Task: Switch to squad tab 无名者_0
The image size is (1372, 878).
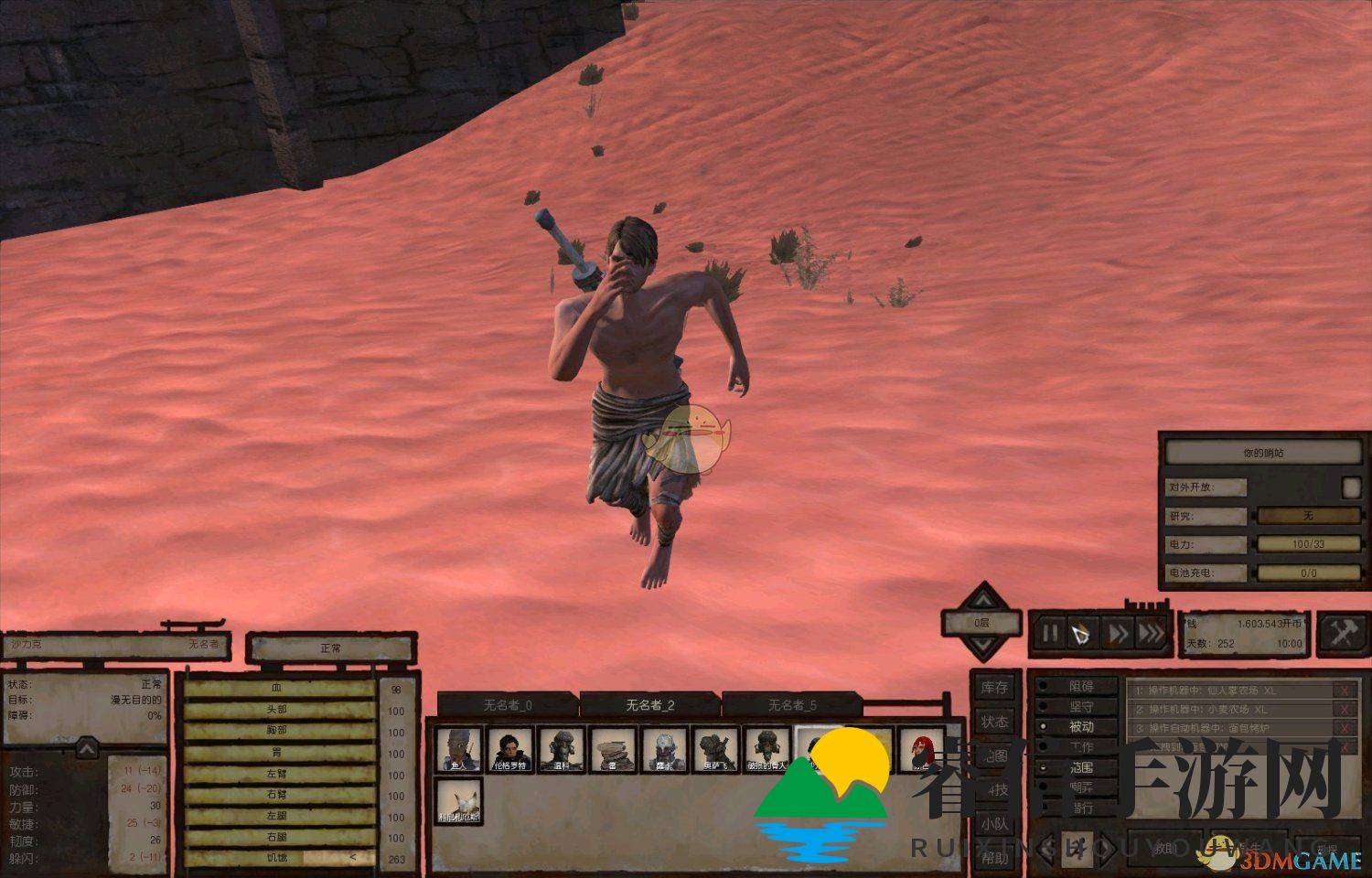Action: [x=507, y=704]
